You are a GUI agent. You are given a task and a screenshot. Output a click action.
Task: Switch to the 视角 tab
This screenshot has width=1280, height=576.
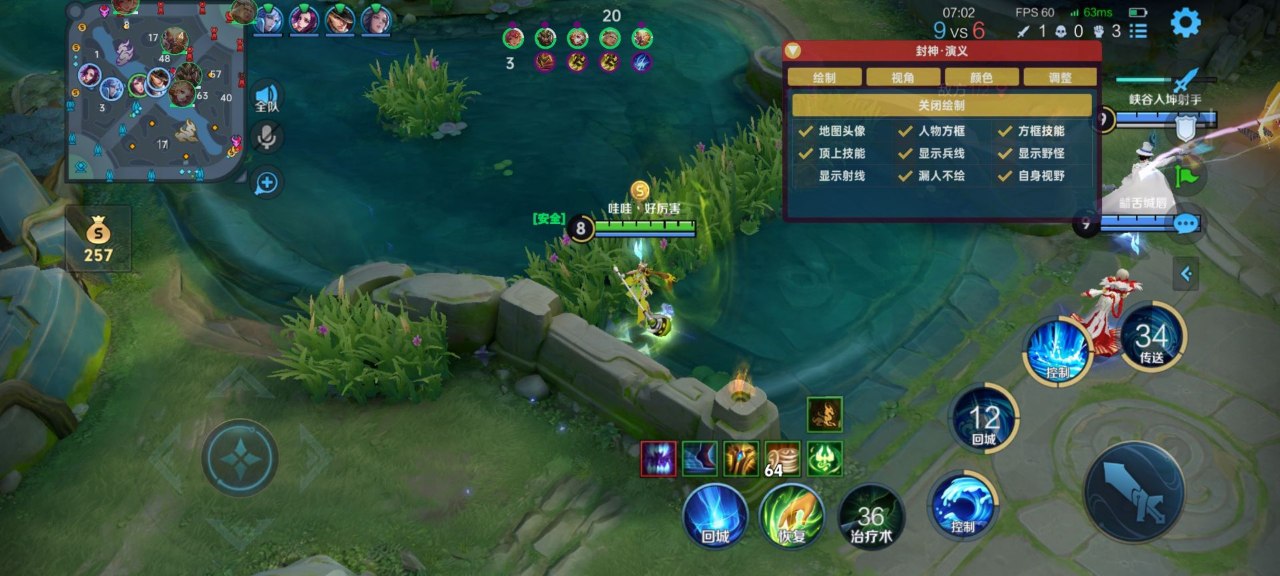tap(903, 77)
